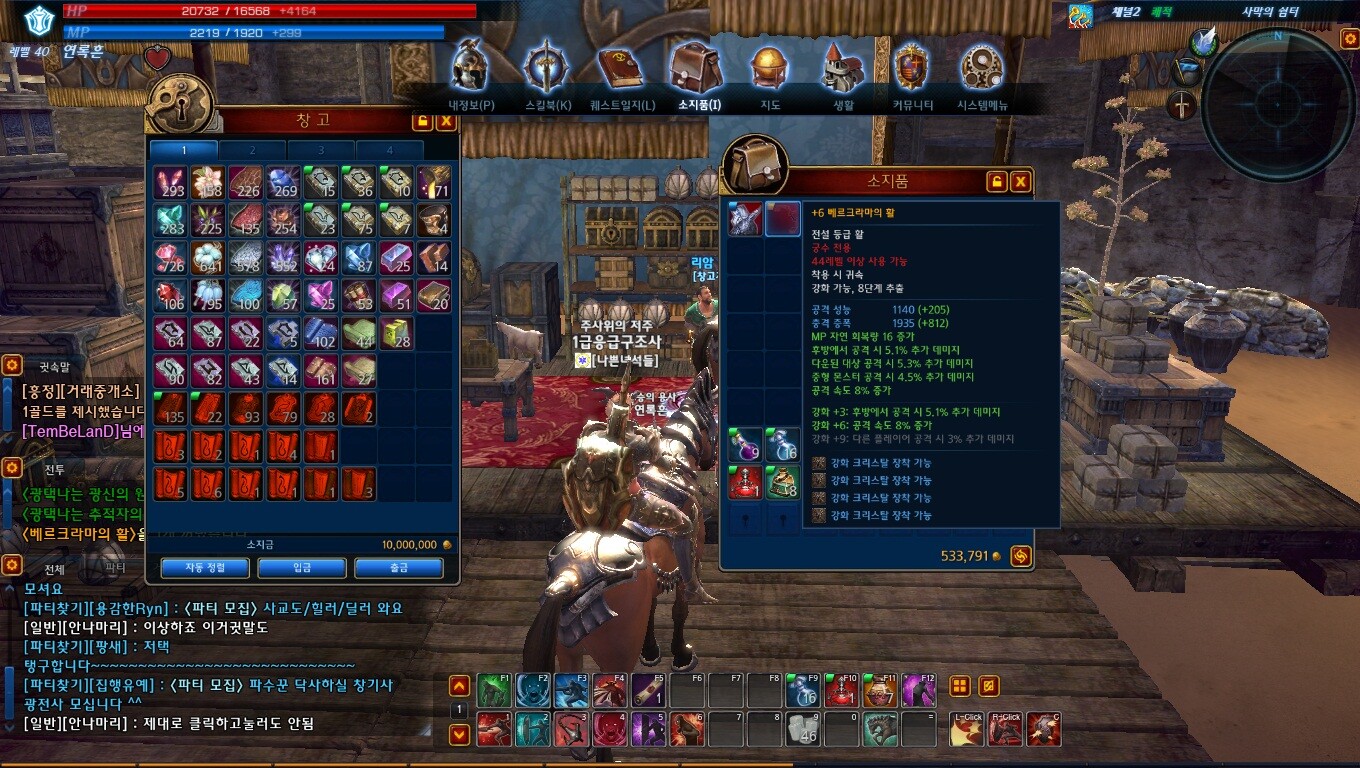Open the 내정보(P) character info menu
This screenshot has height=768, width=1360.
point(471,70)
